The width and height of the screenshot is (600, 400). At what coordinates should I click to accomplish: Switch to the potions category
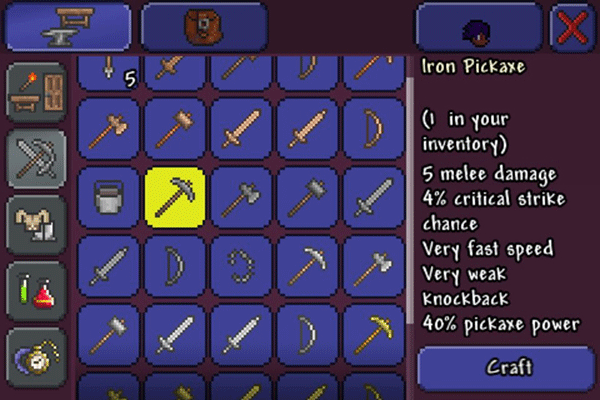pos(37,291)
